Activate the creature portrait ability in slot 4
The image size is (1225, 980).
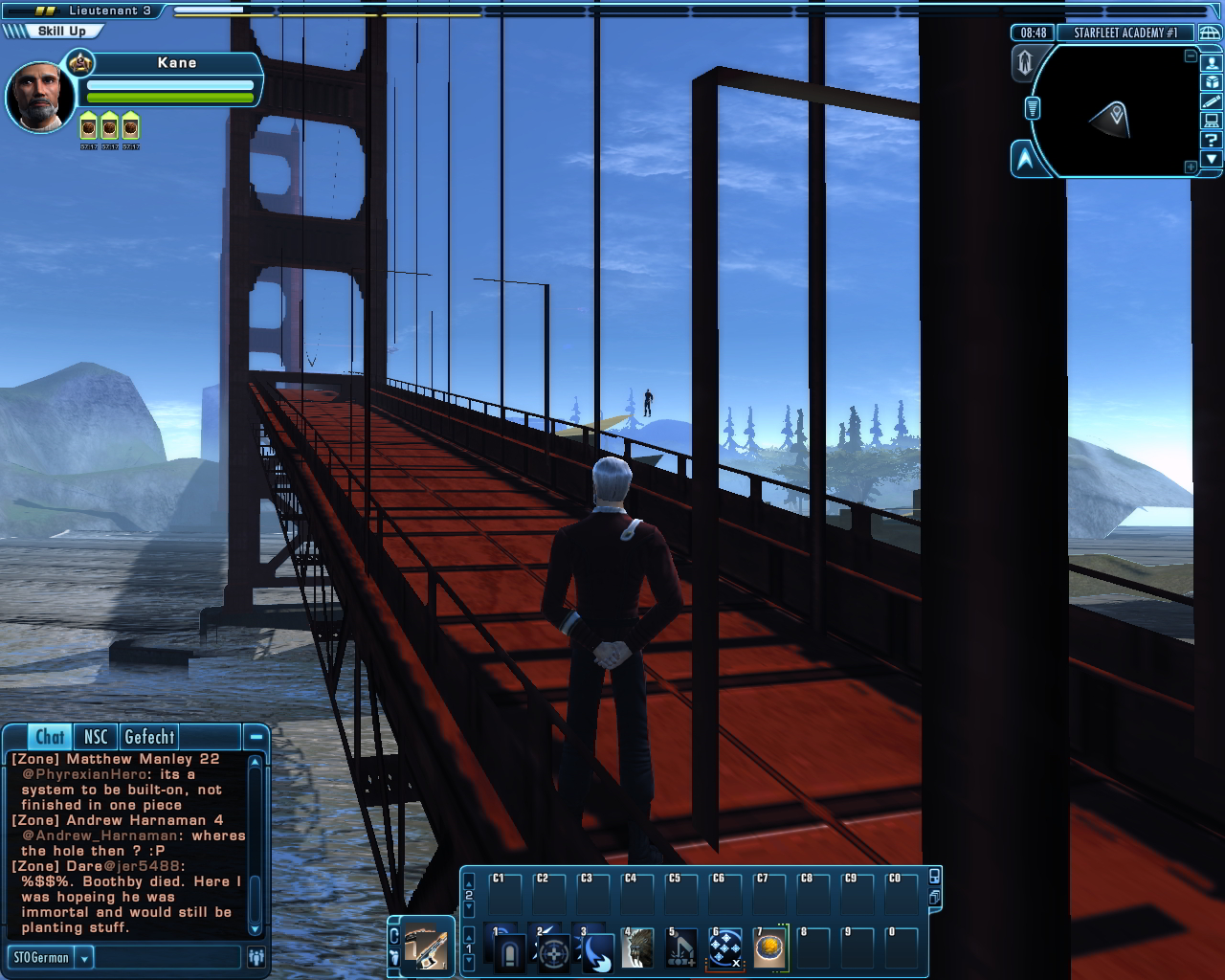coord(638,948)
